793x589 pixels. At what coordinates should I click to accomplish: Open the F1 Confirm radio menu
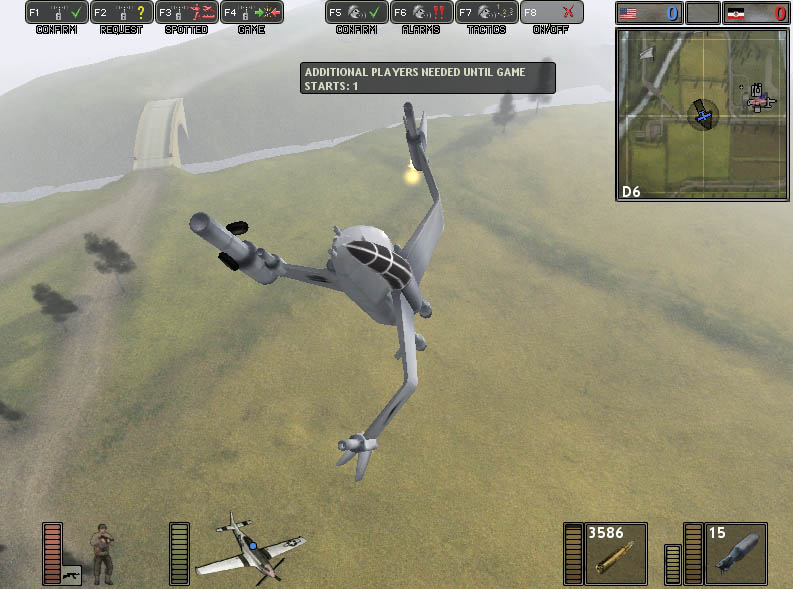[56, 13]
